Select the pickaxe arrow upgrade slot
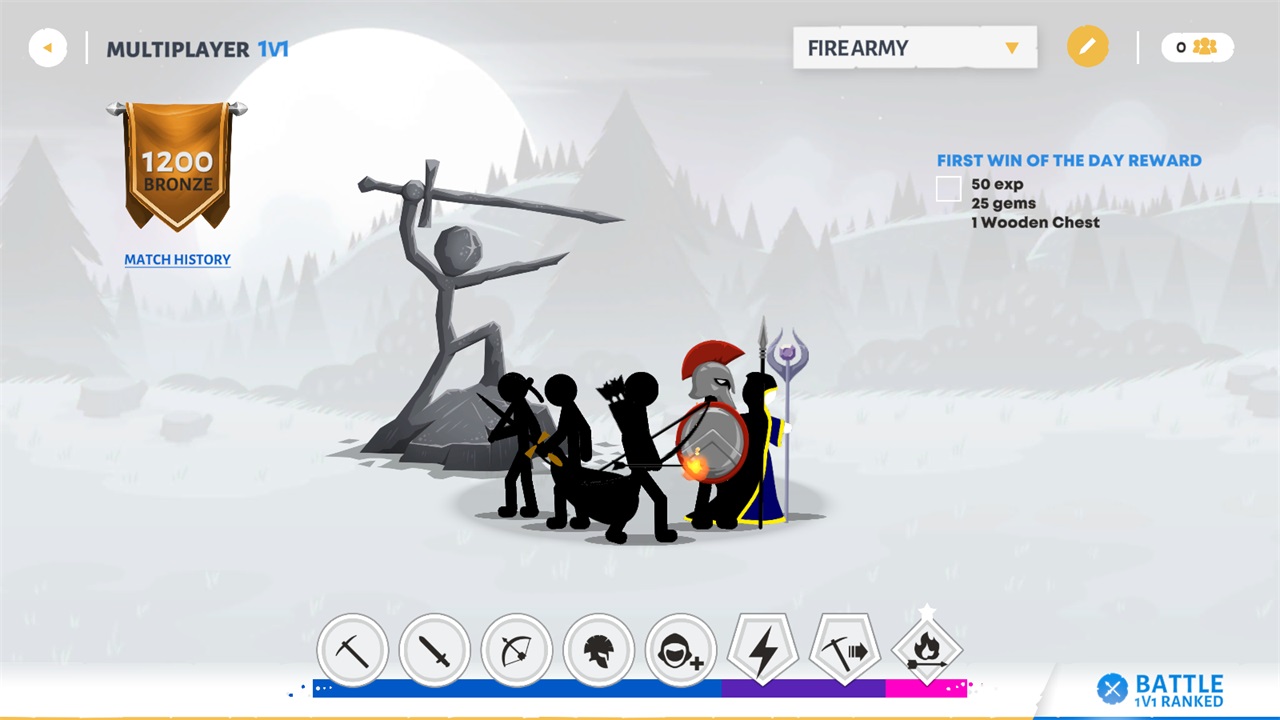Viewport: 1280px width, 720px height. tap(844, 651)
